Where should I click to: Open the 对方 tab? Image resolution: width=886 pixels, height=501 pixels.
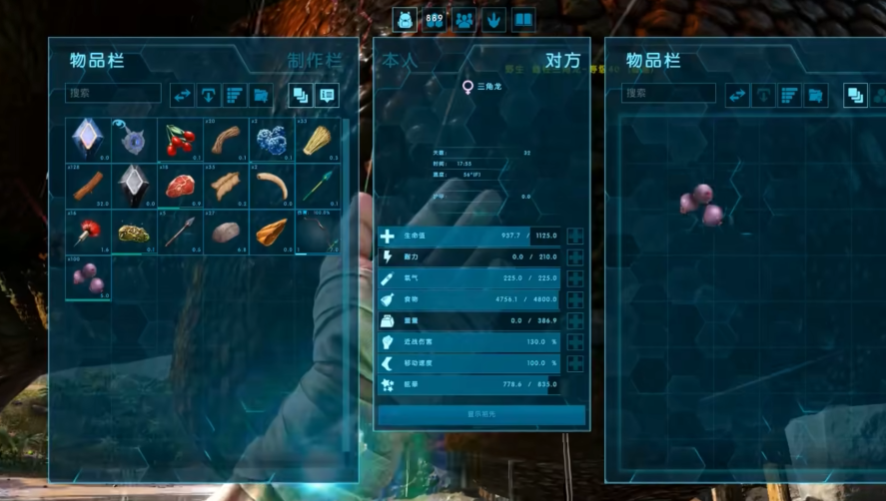[561, 60]
